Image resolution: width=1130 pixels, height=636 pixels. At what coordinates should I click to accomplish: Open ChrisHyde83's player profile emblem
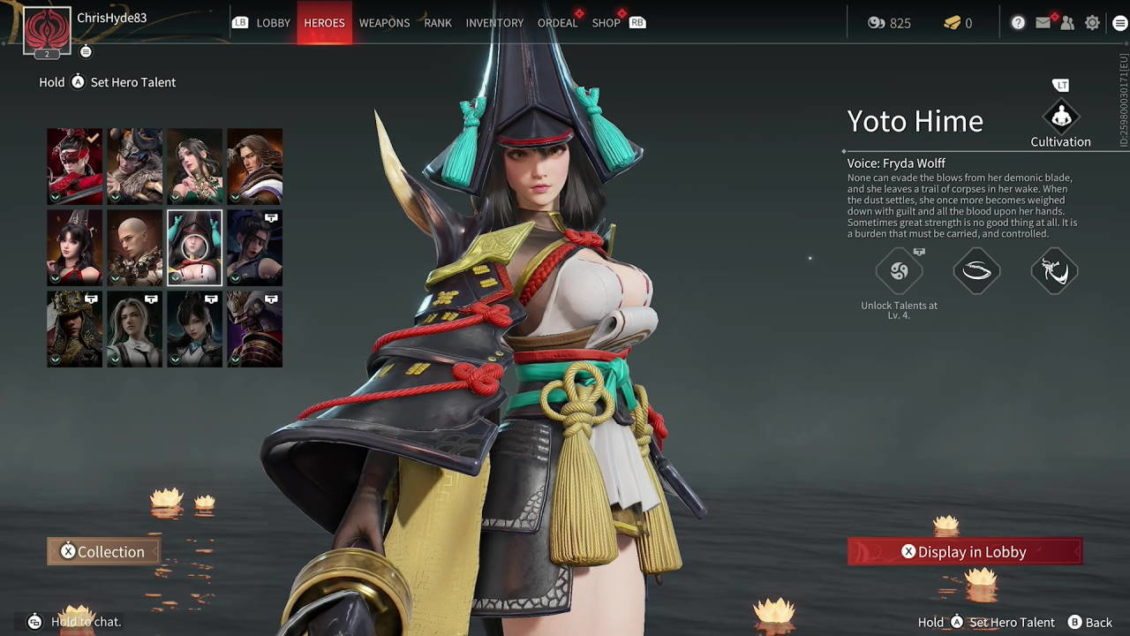point(46,30)
